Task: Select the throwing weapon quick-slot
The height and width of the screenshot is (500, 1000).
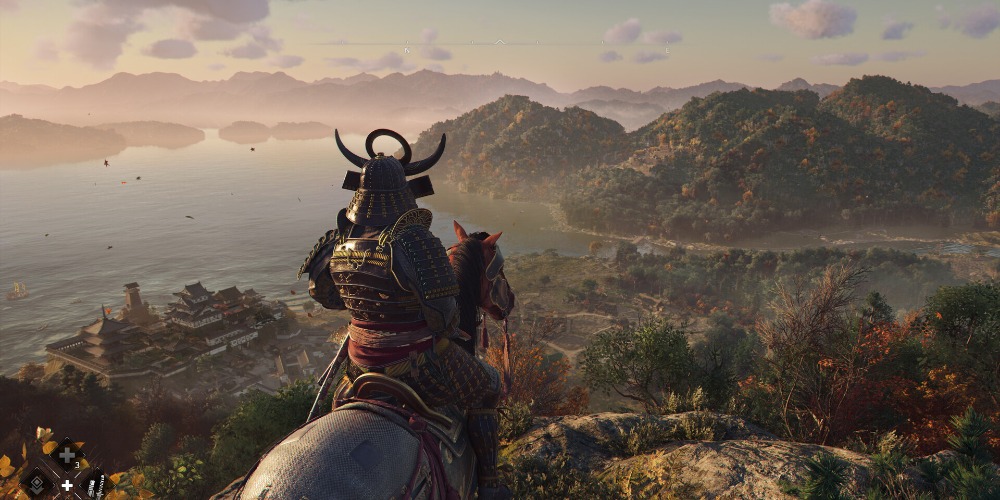Action: [95, 484]
